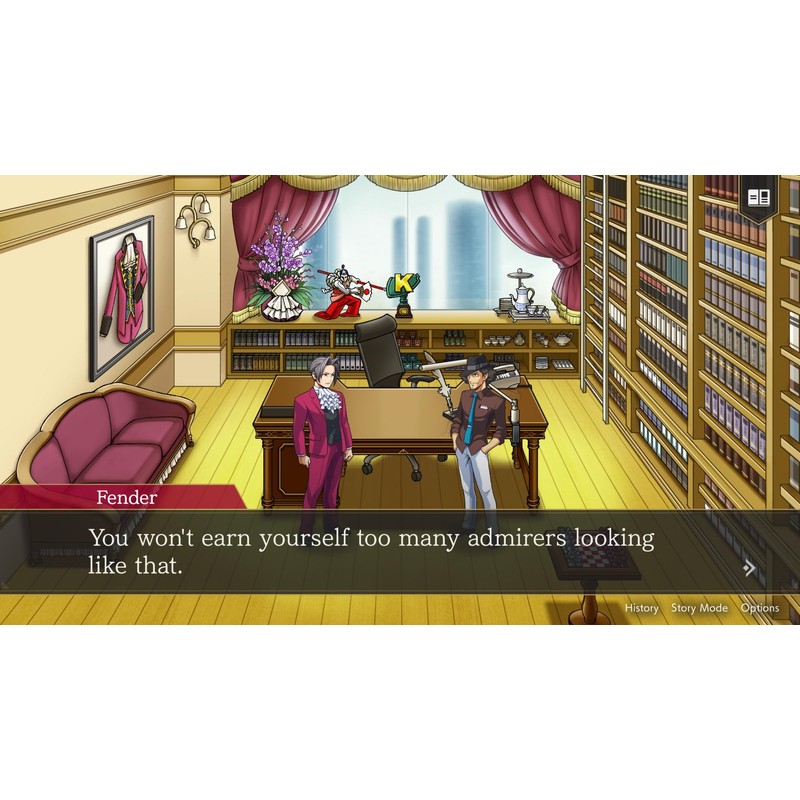Open the Options menu
The image size is (800, 800).
760,608
